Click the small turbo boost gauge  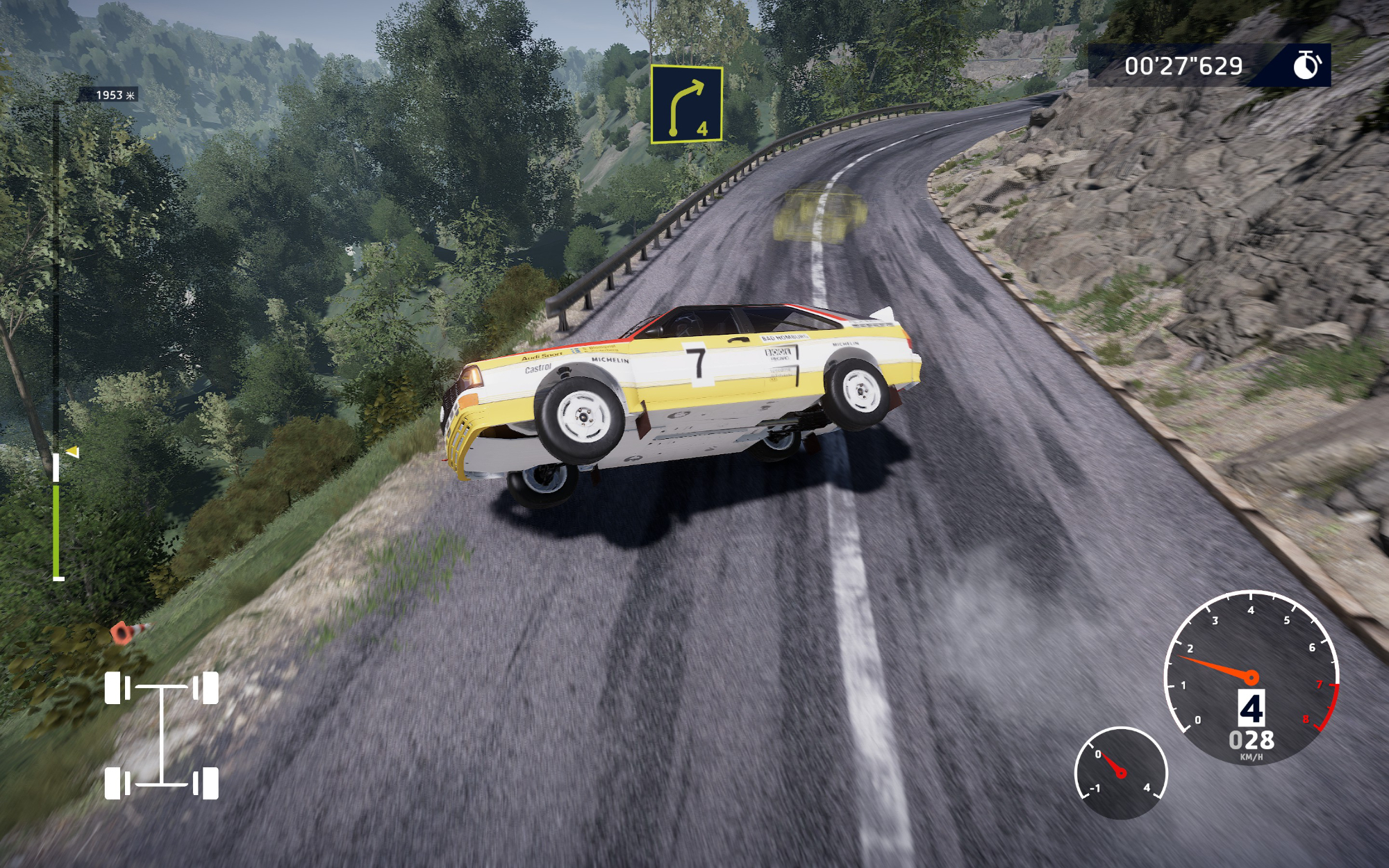tap(1120, 772)
